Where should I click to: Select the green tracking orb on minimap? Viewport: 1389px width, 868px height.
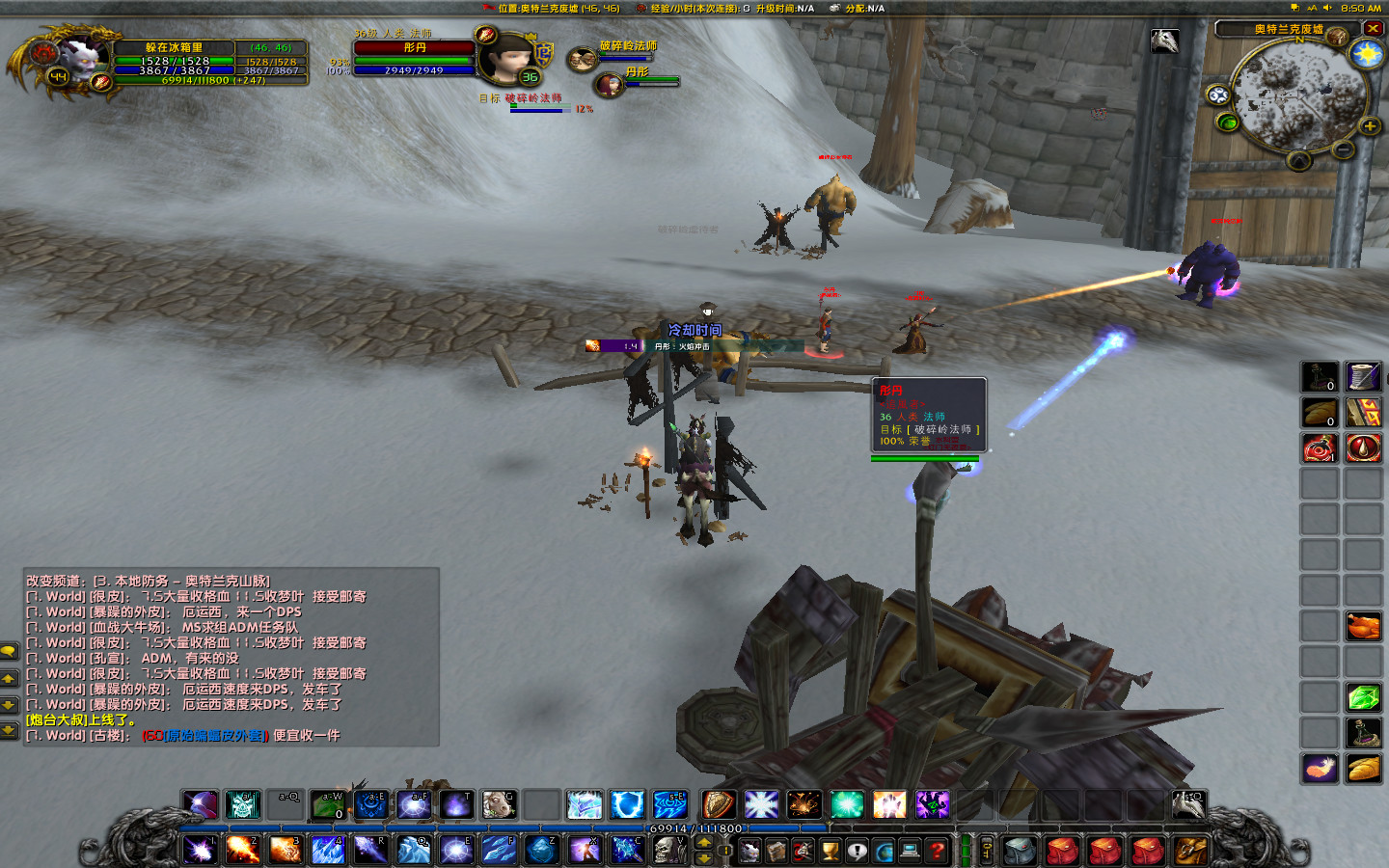(x=1228, y=123)
